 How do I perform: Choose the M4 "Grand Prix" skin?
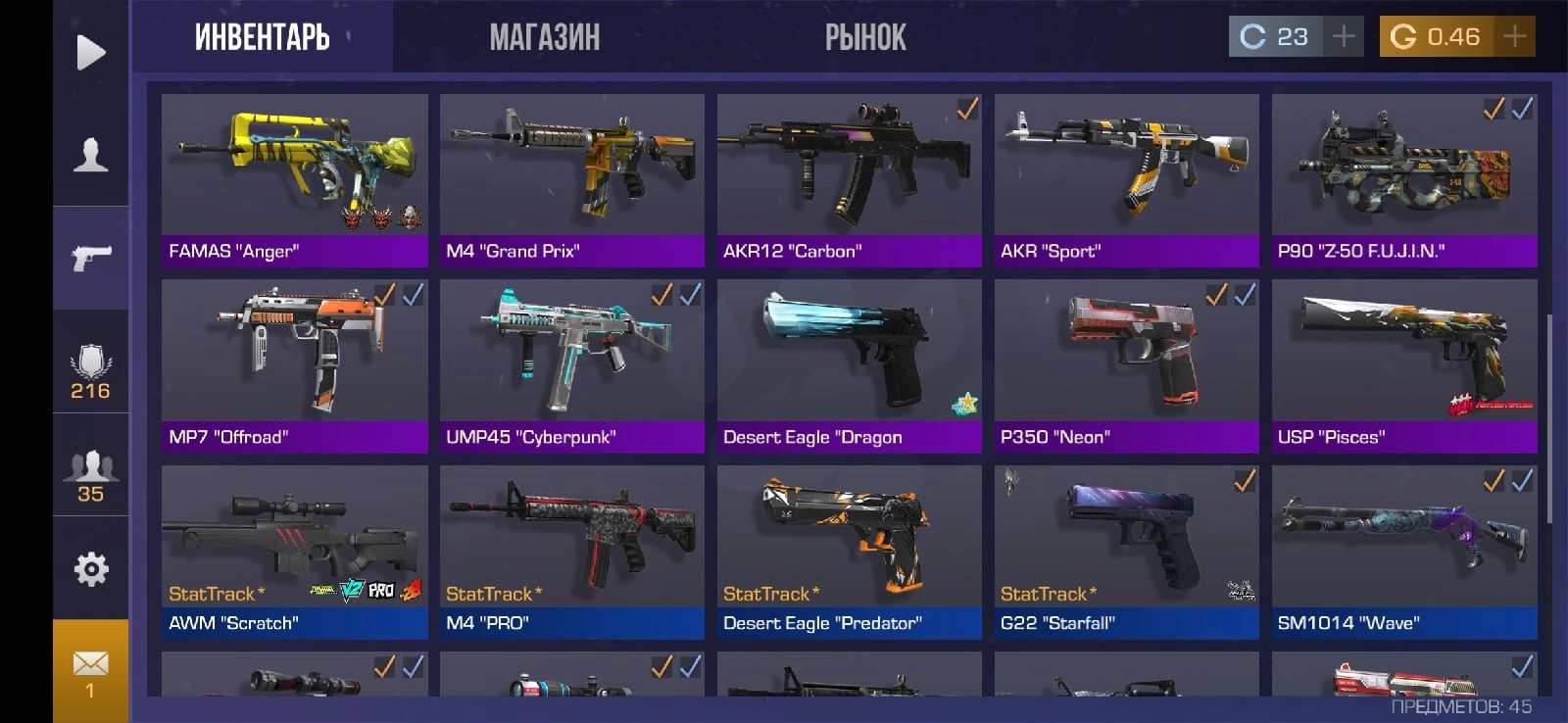572,180
